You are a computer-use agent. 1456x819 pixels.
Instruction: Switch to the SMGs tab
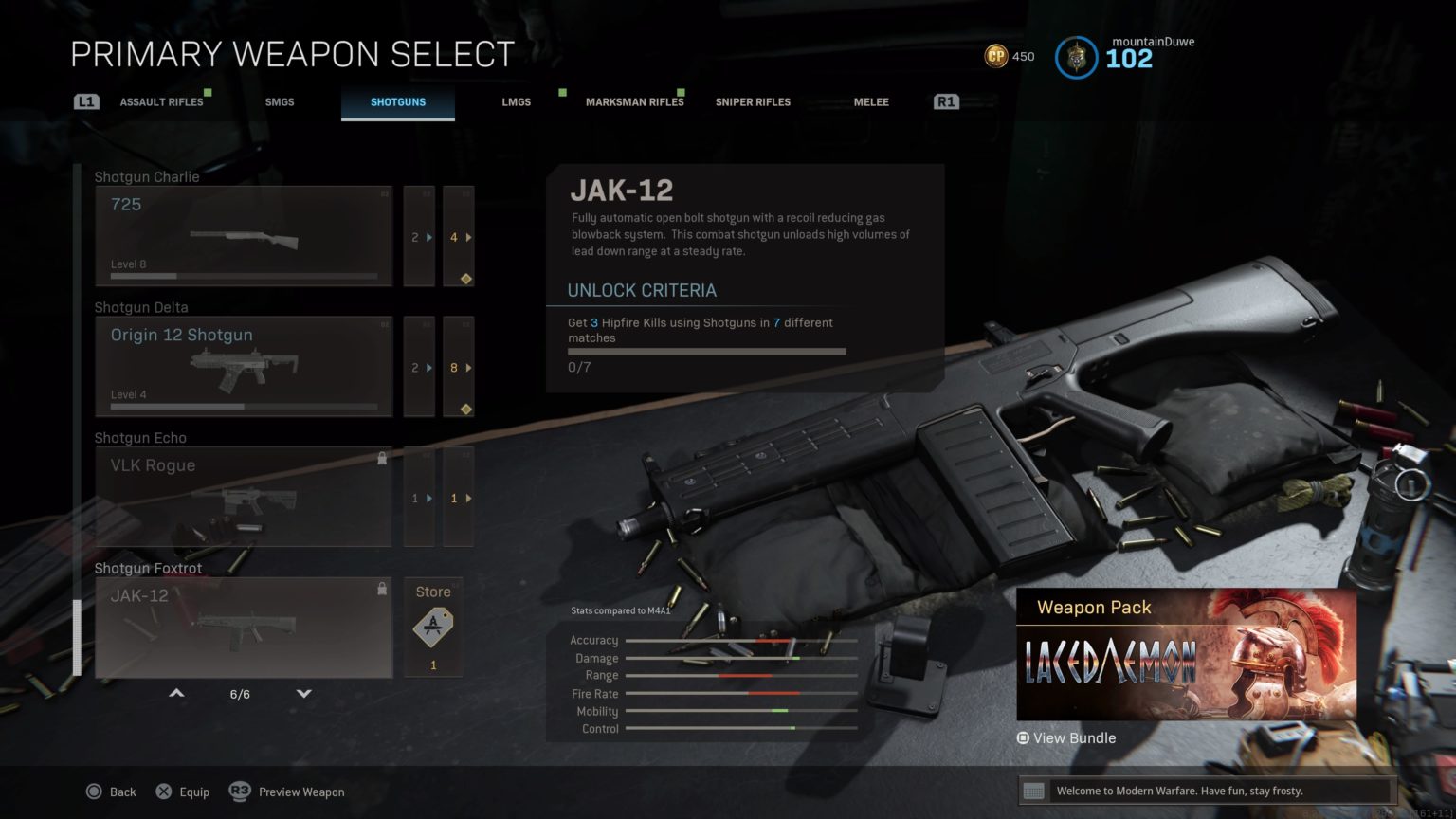(280, 101)
